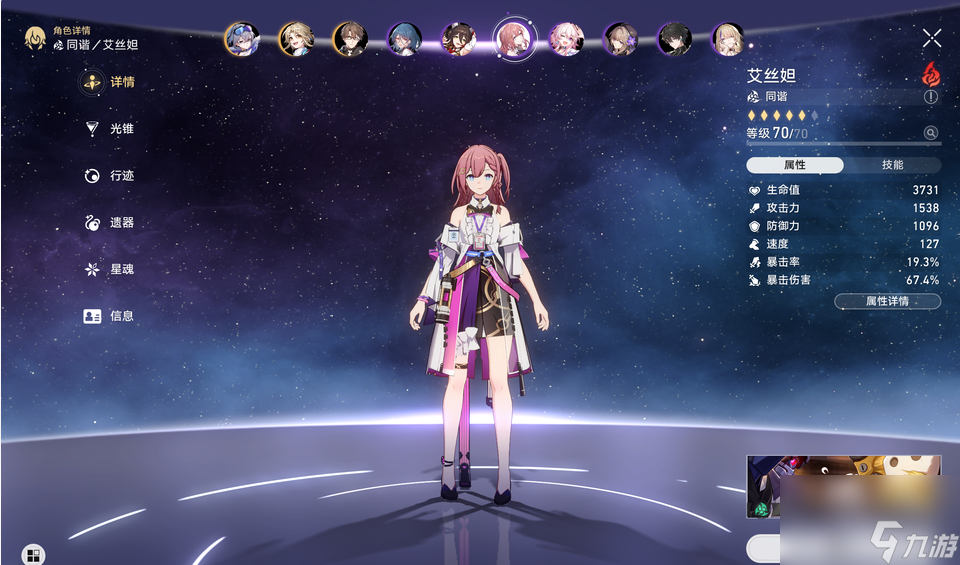Viewport: 960px width, 565px height.
Task: Open the grid icon at bottom-left corner
Action: tap(33, 554)
